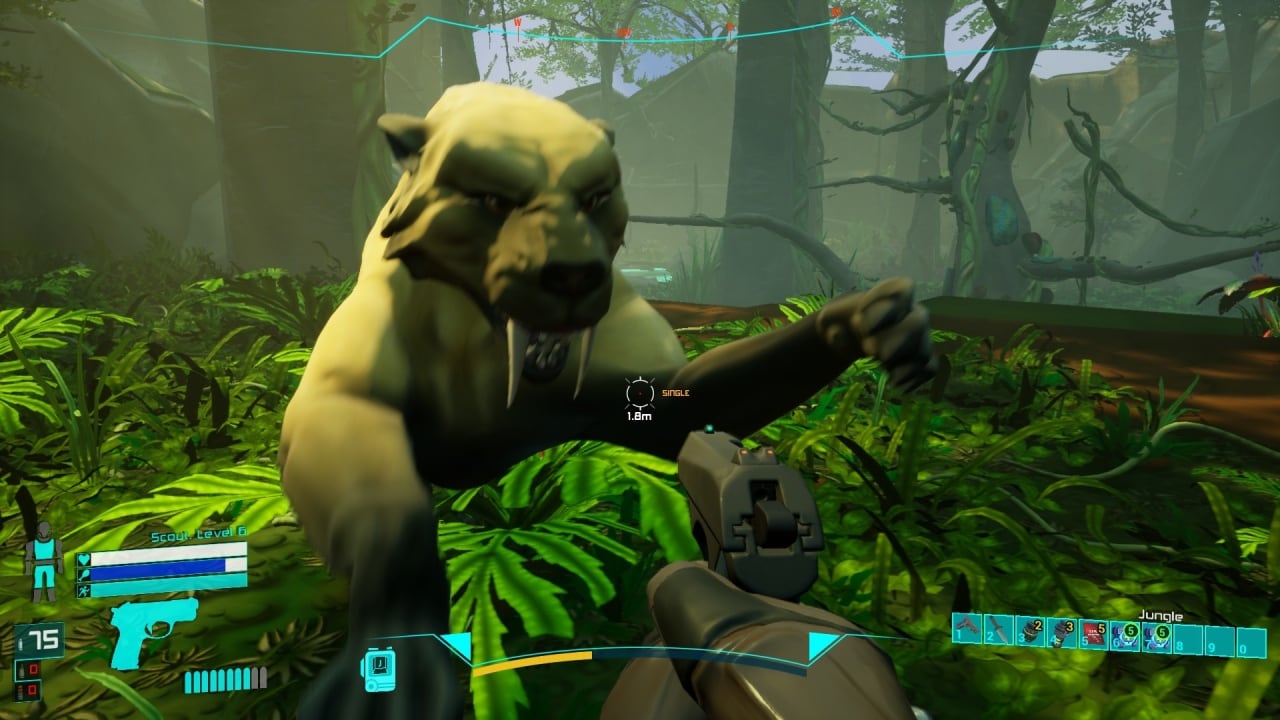Image resolution: width=1280 pixels, height=720 pixels.
Task: Open the scout character body status icon
Action: click(x=43, y=559)
